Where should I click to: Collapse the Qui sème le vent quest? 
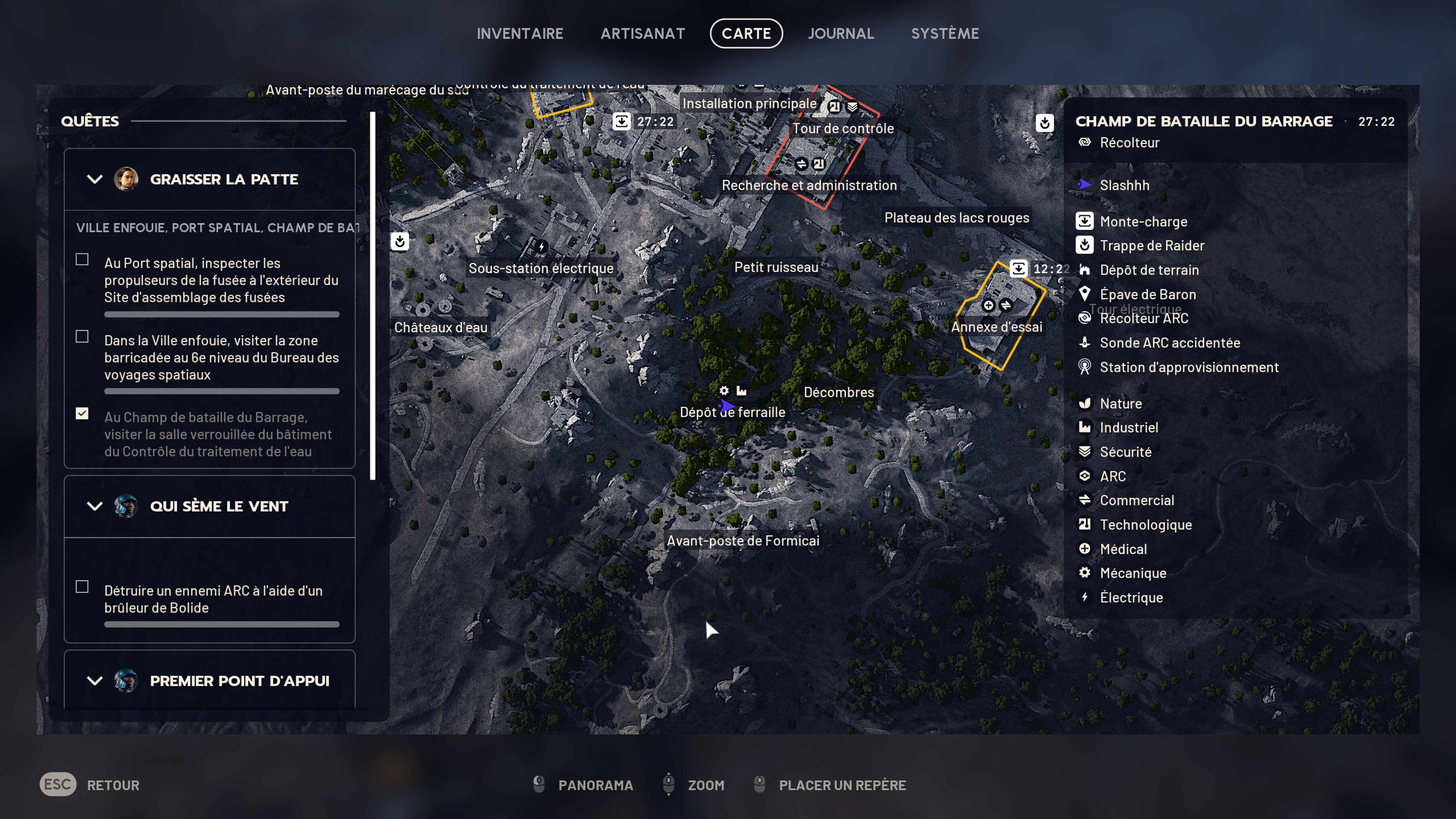94,506
